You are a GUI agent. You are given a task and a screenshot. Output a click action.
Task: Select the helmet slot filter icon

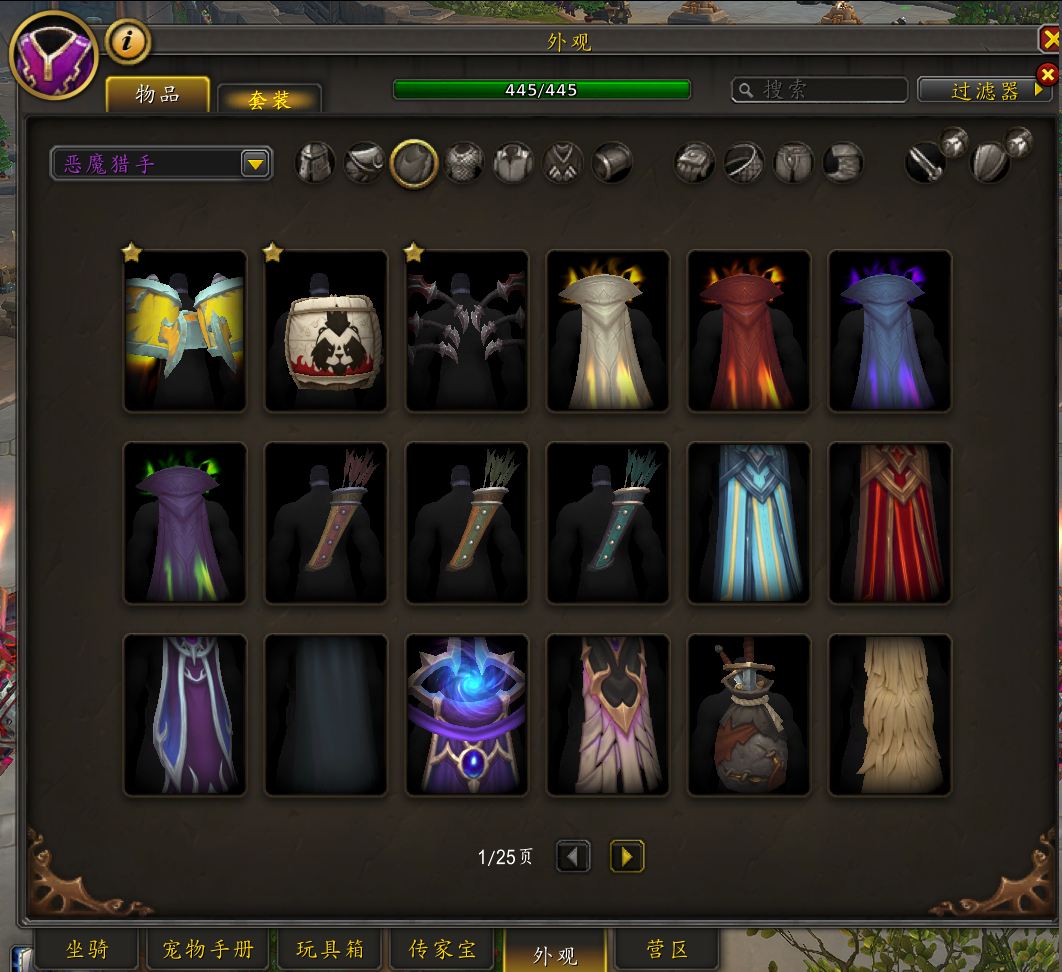pyautogui.click(x=315, y=162)
